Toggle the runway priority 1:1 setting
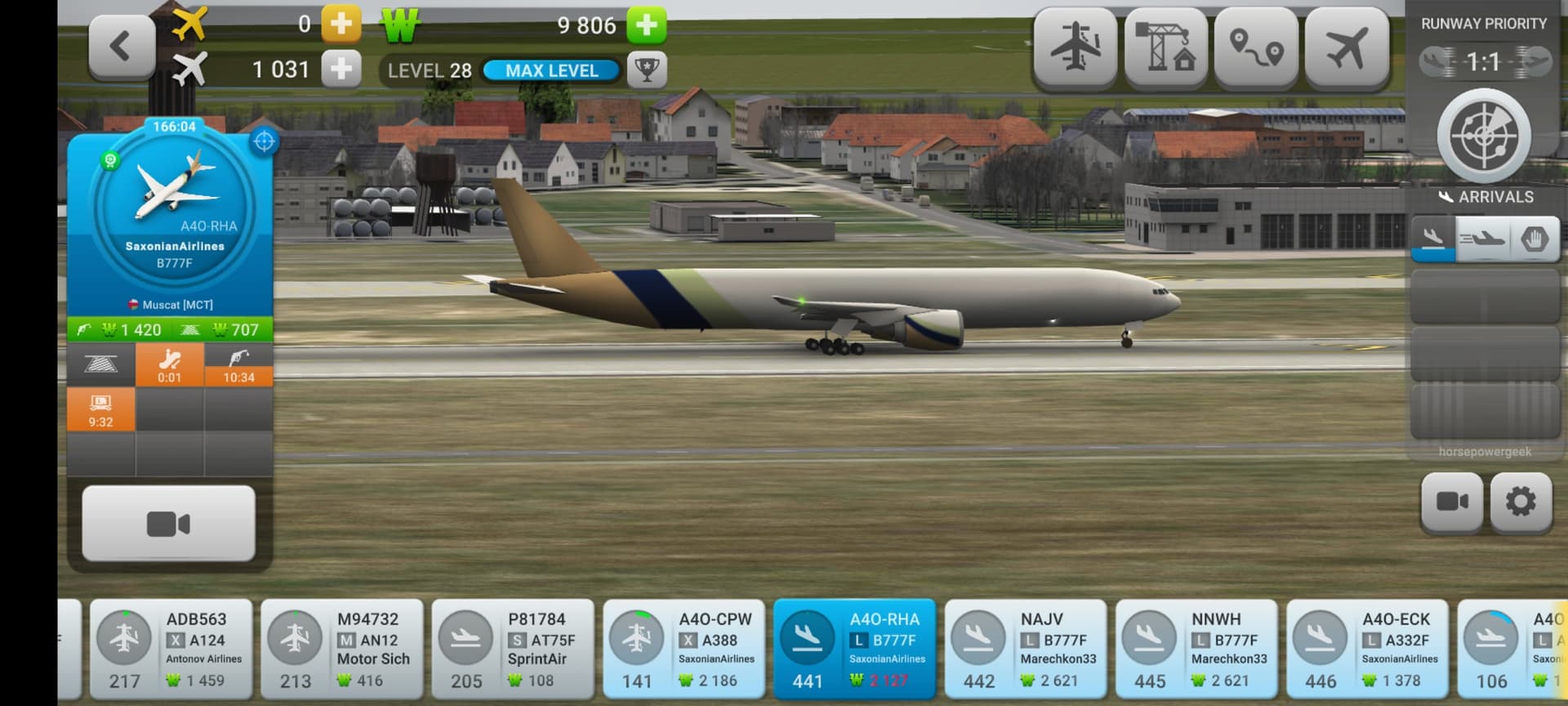 click(1484, 62)
